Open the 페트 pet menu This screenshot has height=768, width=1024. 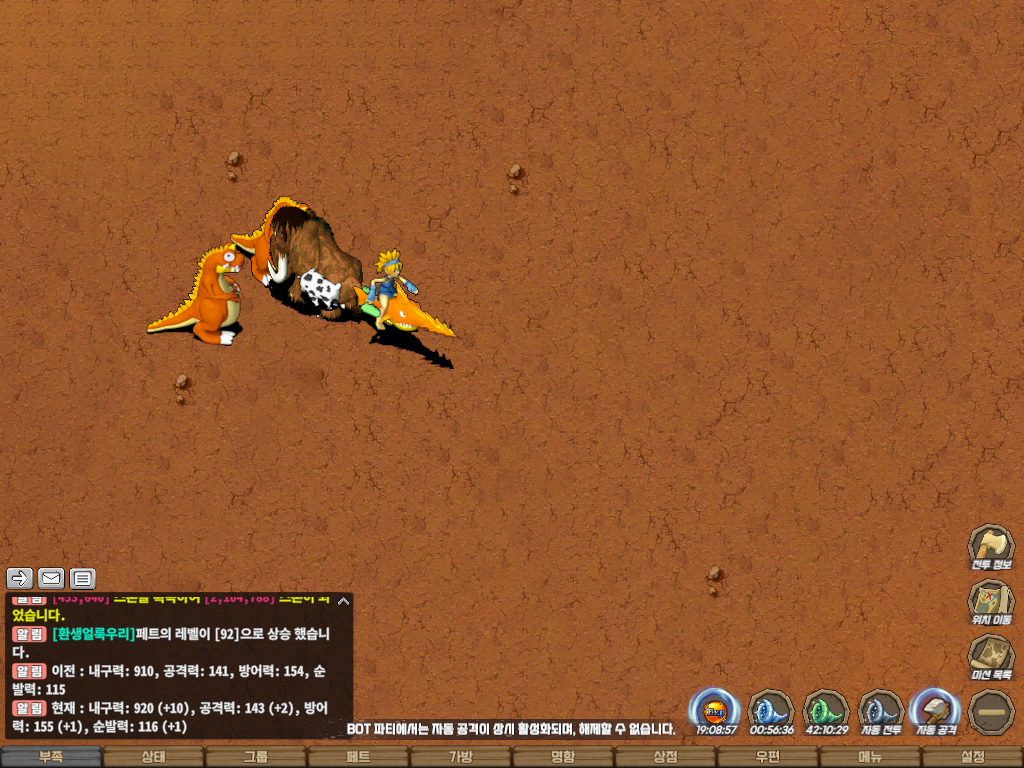click(x=358, y=757)
